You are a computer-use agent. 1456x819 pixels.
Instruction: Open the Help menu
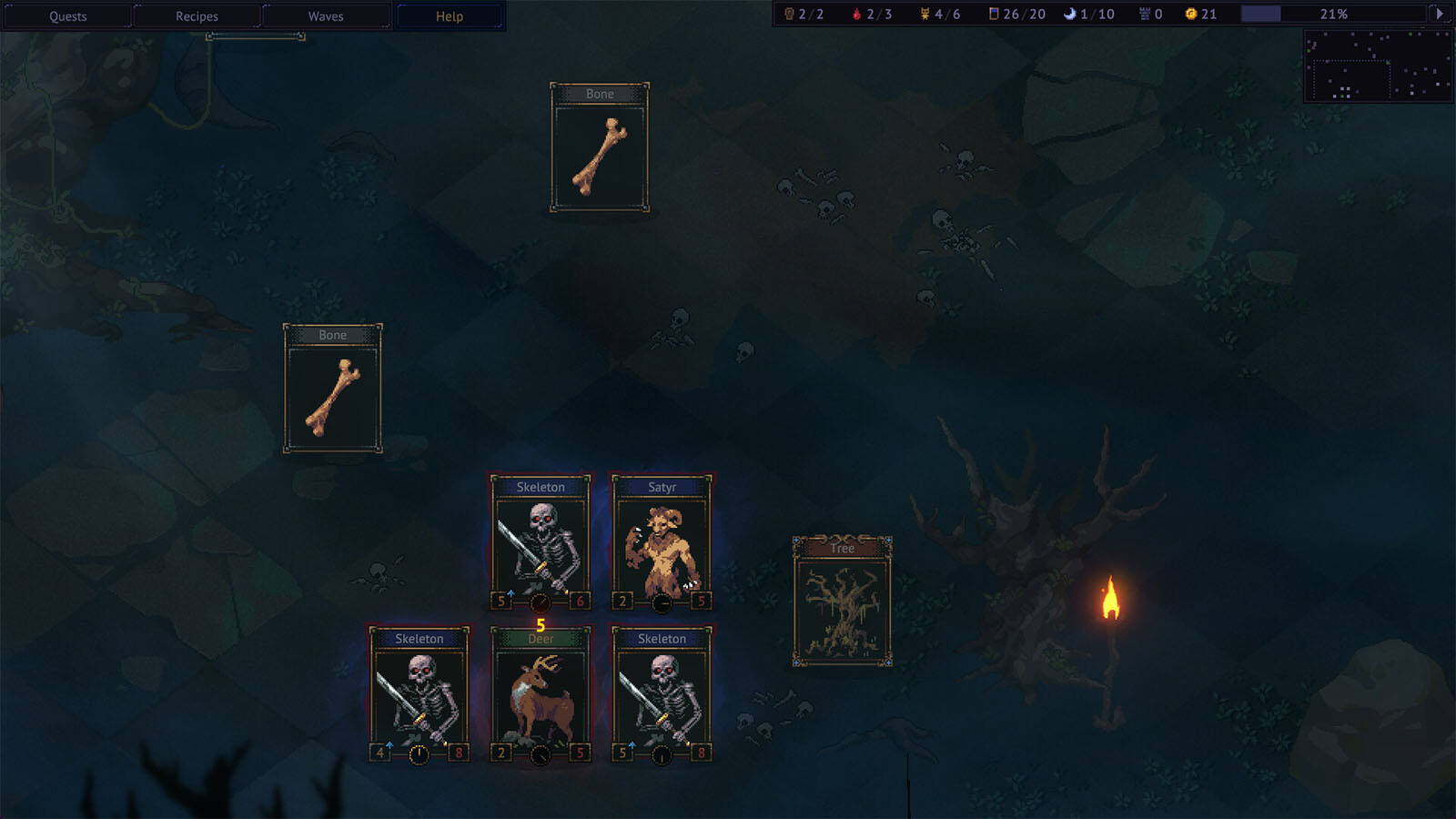tap(450, 16)
